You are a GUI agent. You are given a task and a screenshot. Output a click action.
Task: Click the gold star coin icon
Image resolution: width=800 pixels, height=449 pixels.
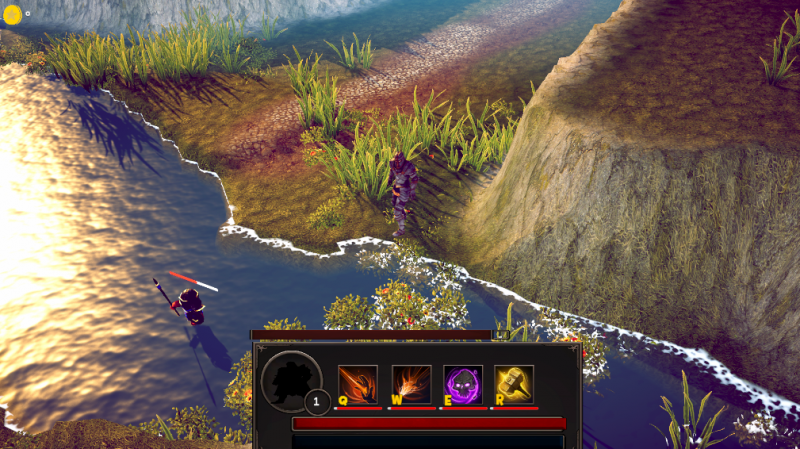[12, 15]
